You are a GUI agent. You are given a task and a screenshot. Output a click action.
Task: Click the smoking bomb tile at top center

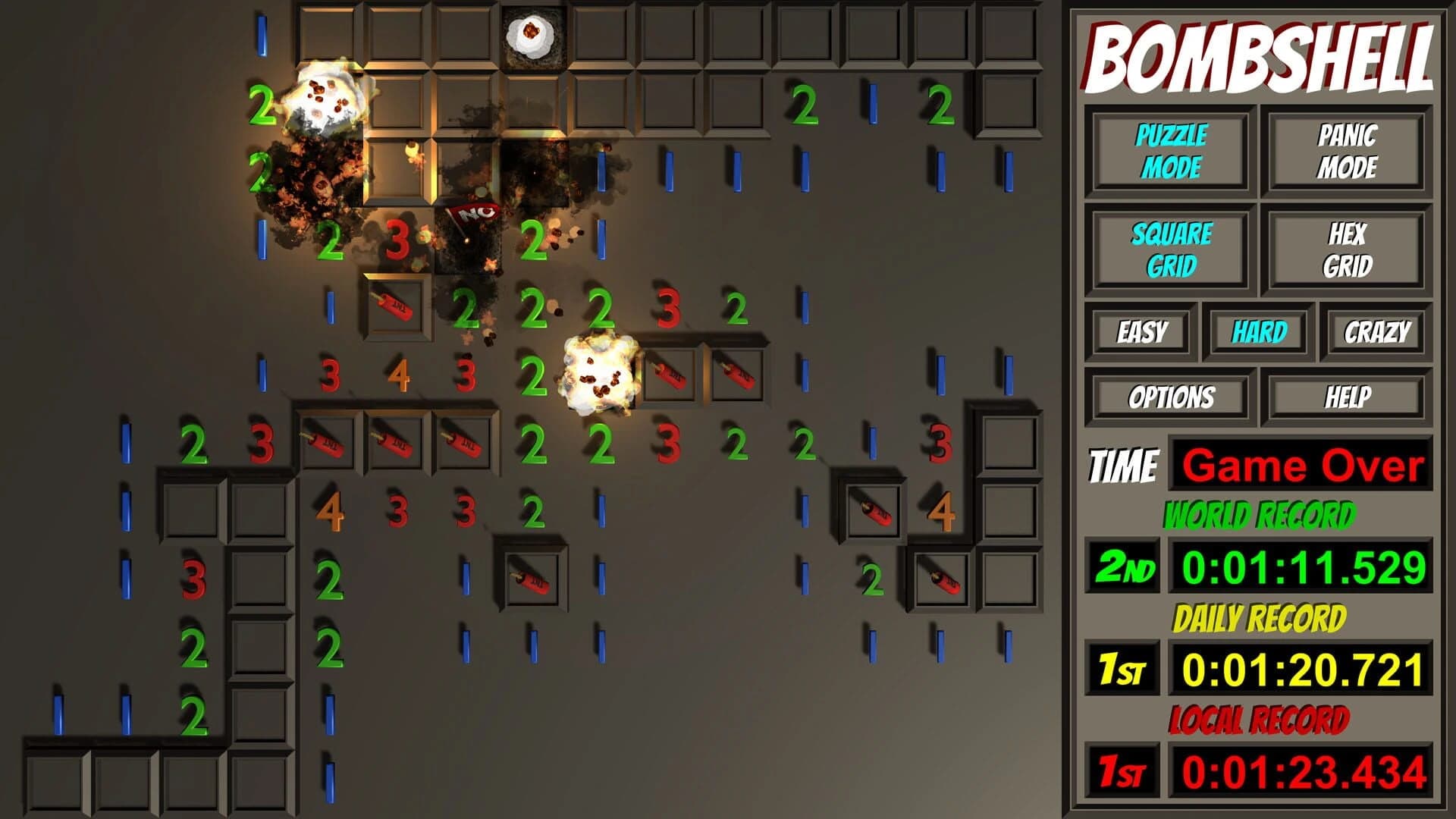531,34
